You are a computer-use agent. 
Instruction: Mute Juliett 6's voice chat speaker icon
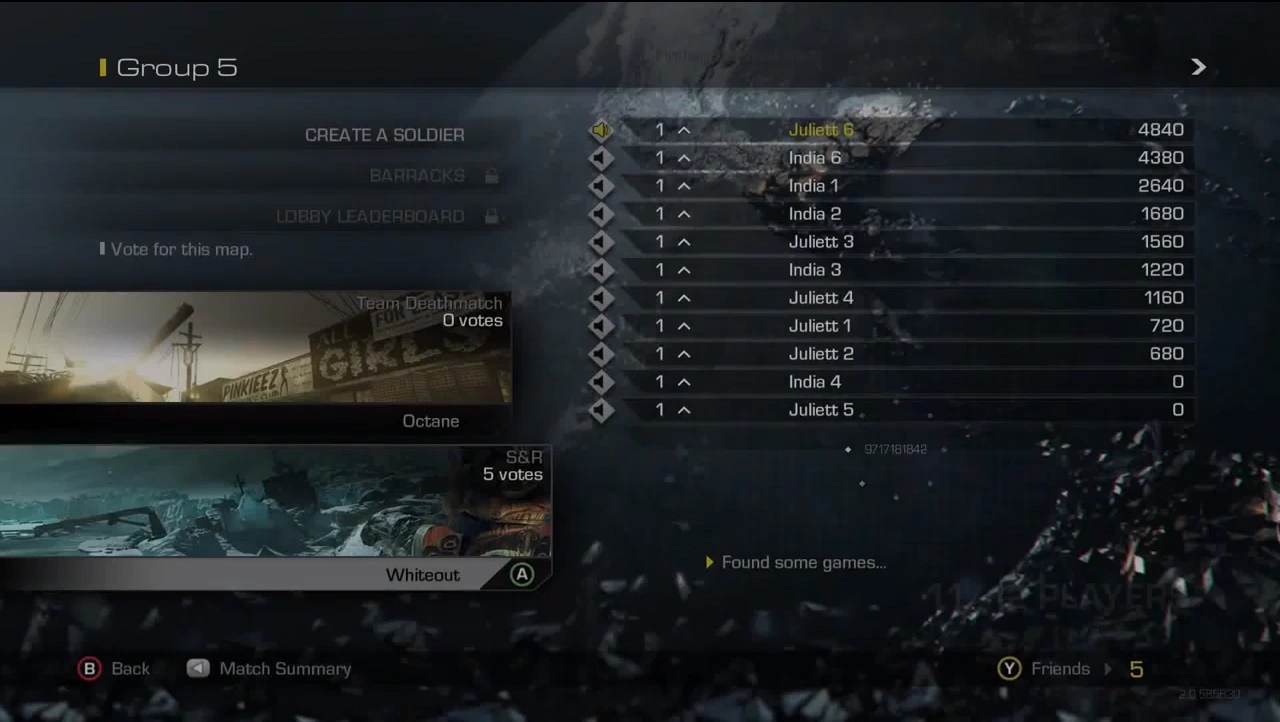pos(600,129)
